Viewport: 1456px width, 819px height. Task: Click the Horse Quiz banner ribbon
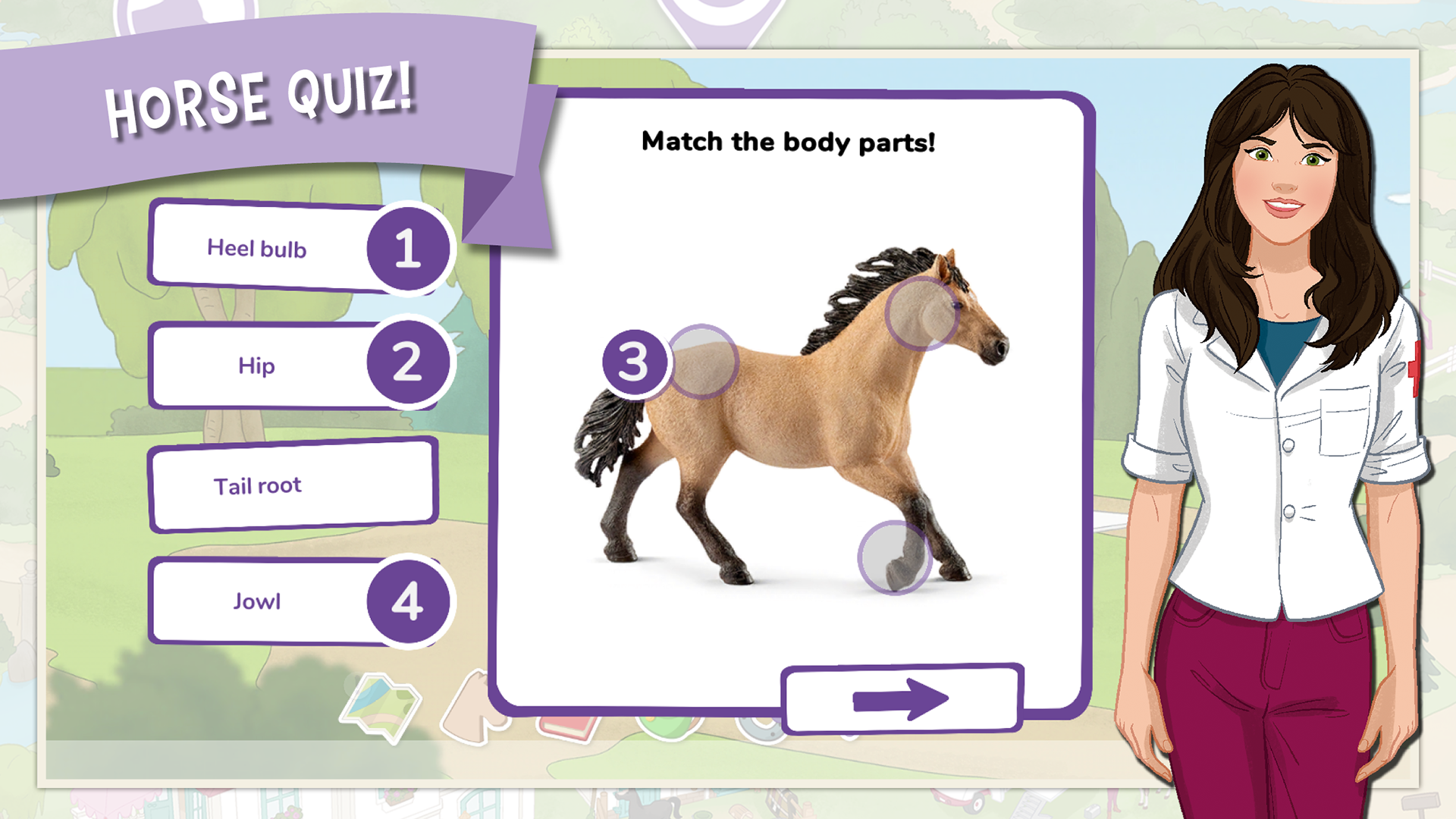pyautogui.click(x=262, y=99)
